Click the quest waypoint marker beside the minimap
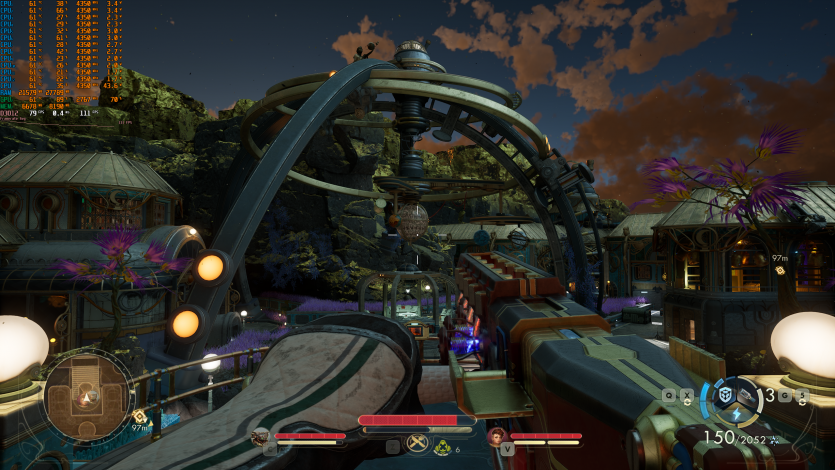The image size is (835, 470). point(139,416)
